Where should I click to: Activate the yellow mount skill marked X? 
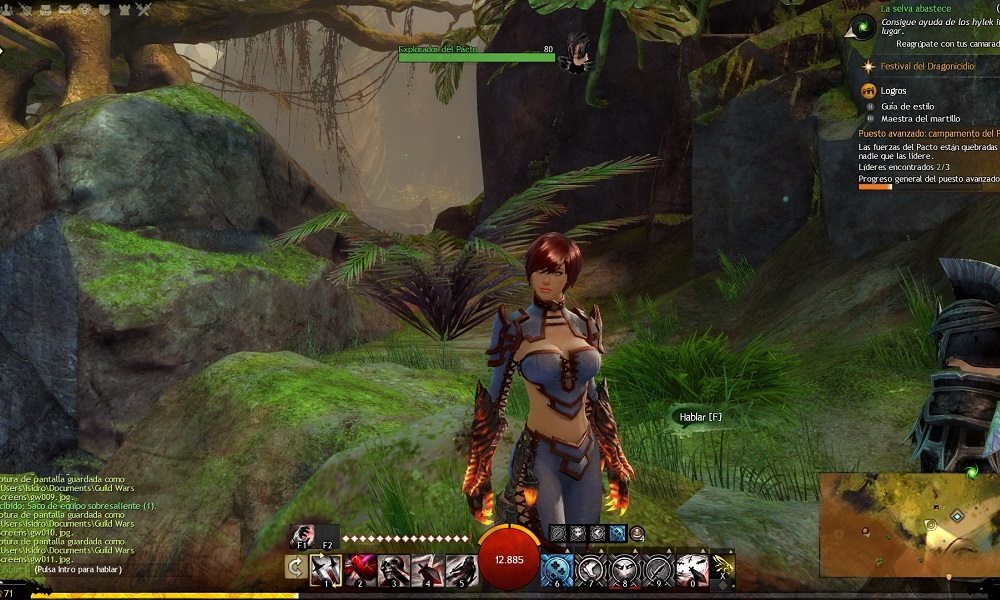pyautogui.click(x=723, y=568)
